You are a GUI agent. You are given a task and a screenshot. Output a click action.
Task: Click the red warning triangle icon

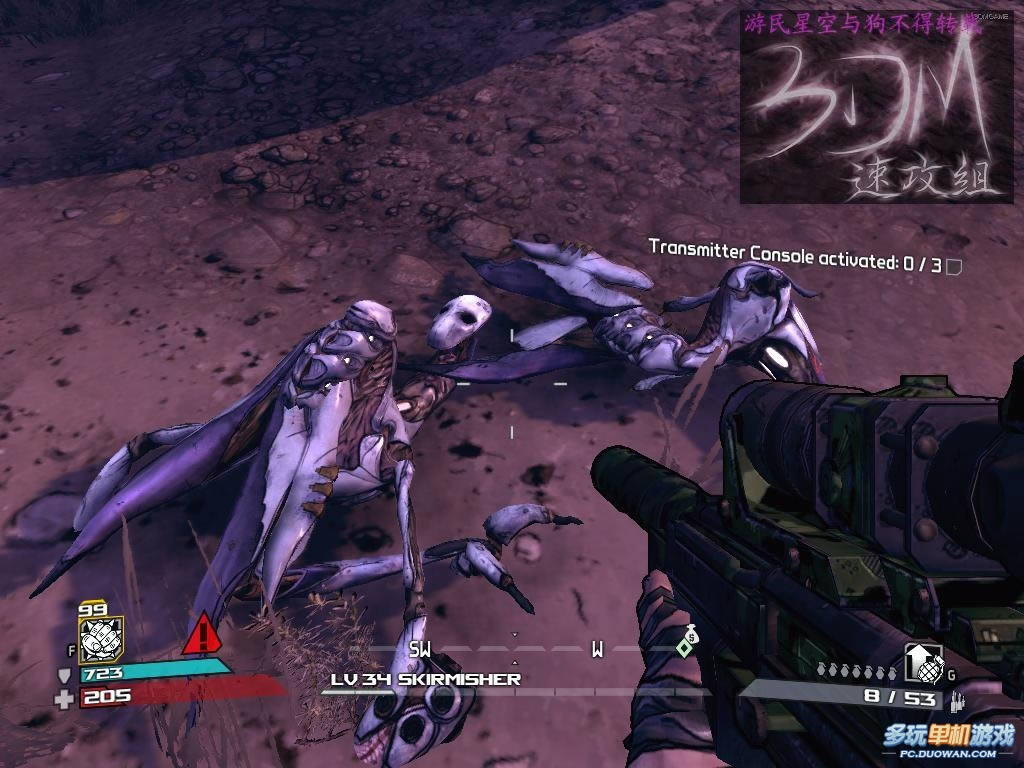201,633
